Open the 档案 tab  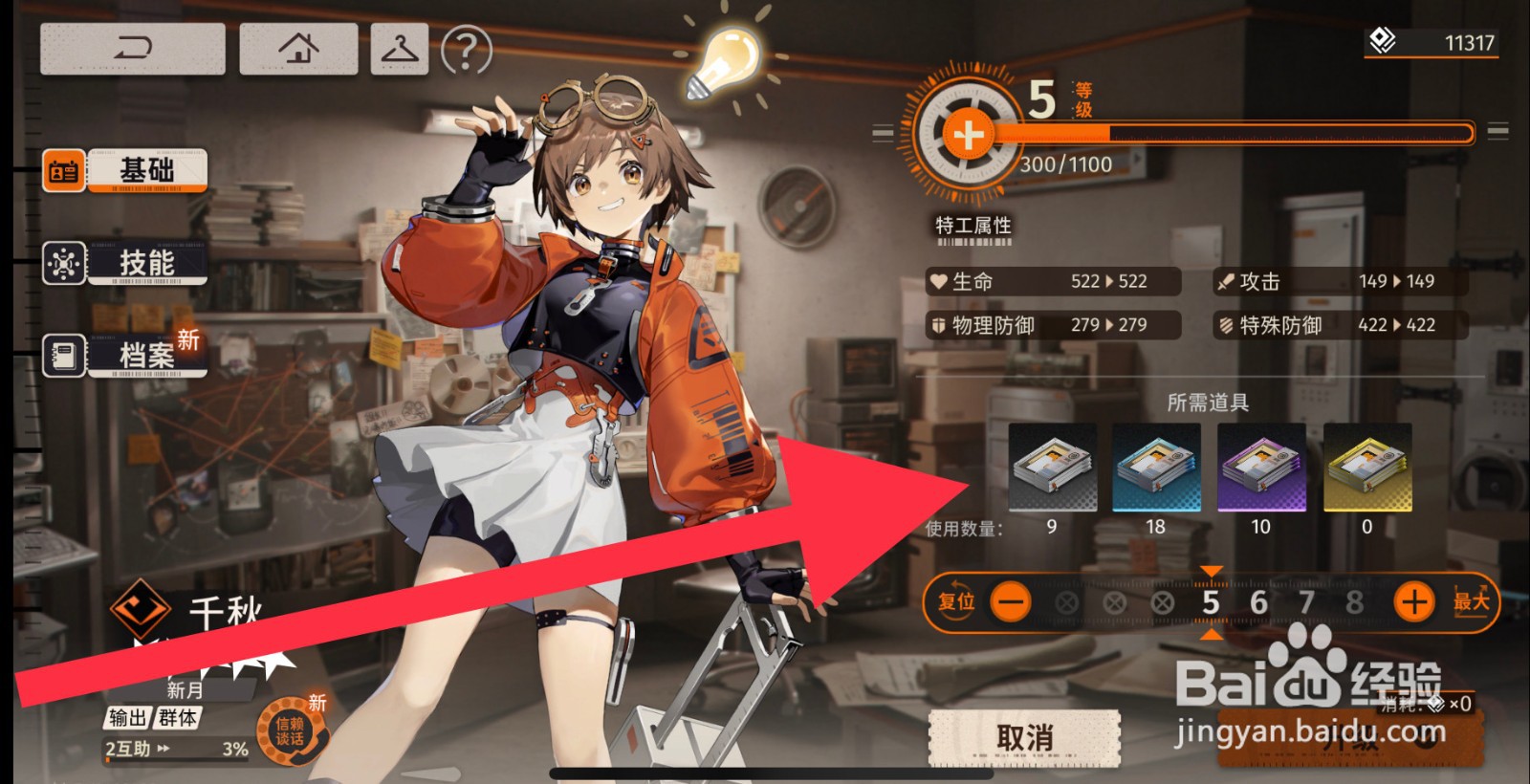[124, 356]
